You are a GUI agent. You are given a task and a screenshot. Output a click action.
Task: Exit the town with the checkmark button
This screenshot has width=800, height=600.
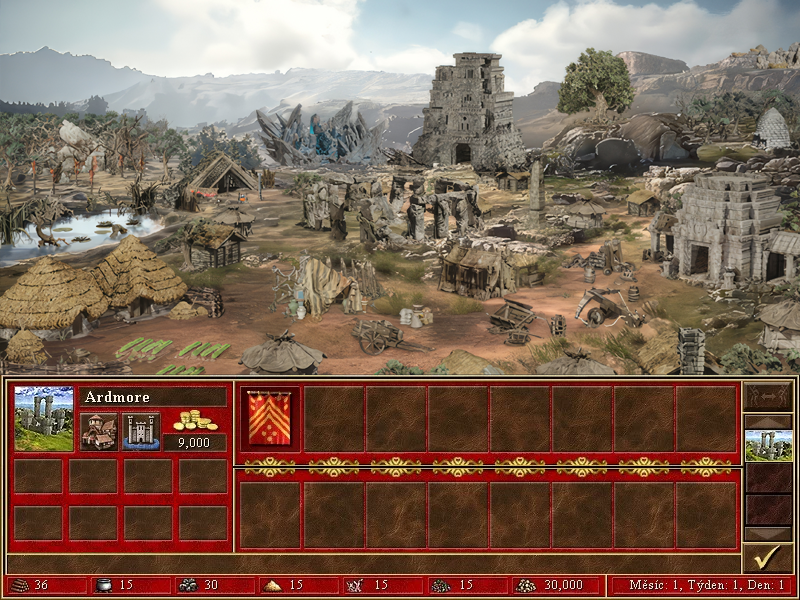[768, 556]
